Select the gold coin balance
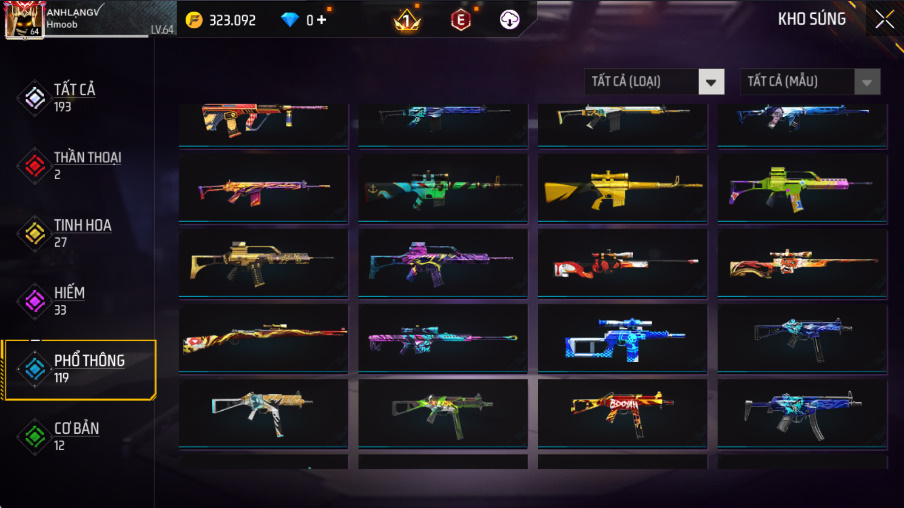The height and width of the screenshot is (508, 904). pos(221,20)
